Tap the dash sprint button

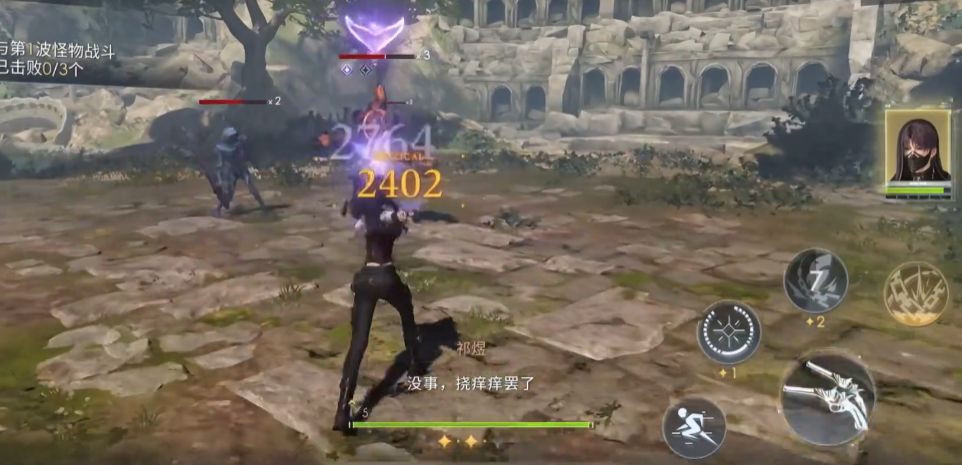pyautogui.click(x=694, y=428)
